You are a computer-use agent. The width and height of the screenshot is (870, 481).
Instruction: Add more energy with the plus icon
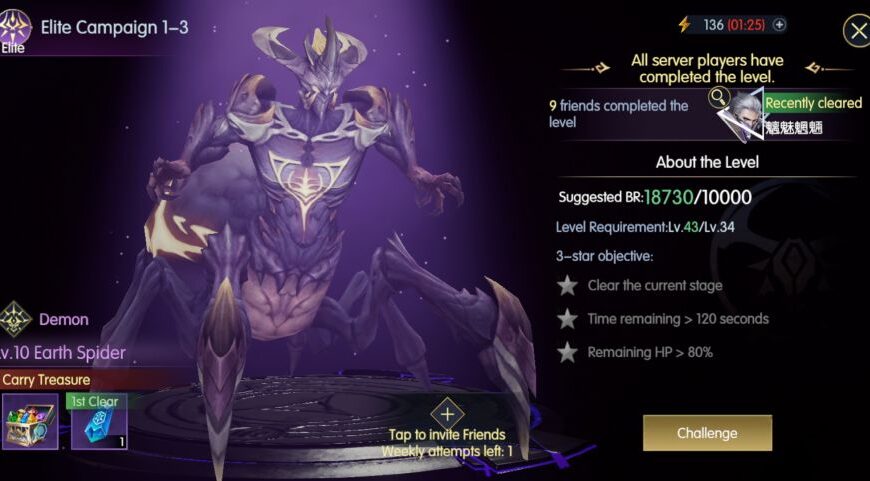[x=780, y=25]
